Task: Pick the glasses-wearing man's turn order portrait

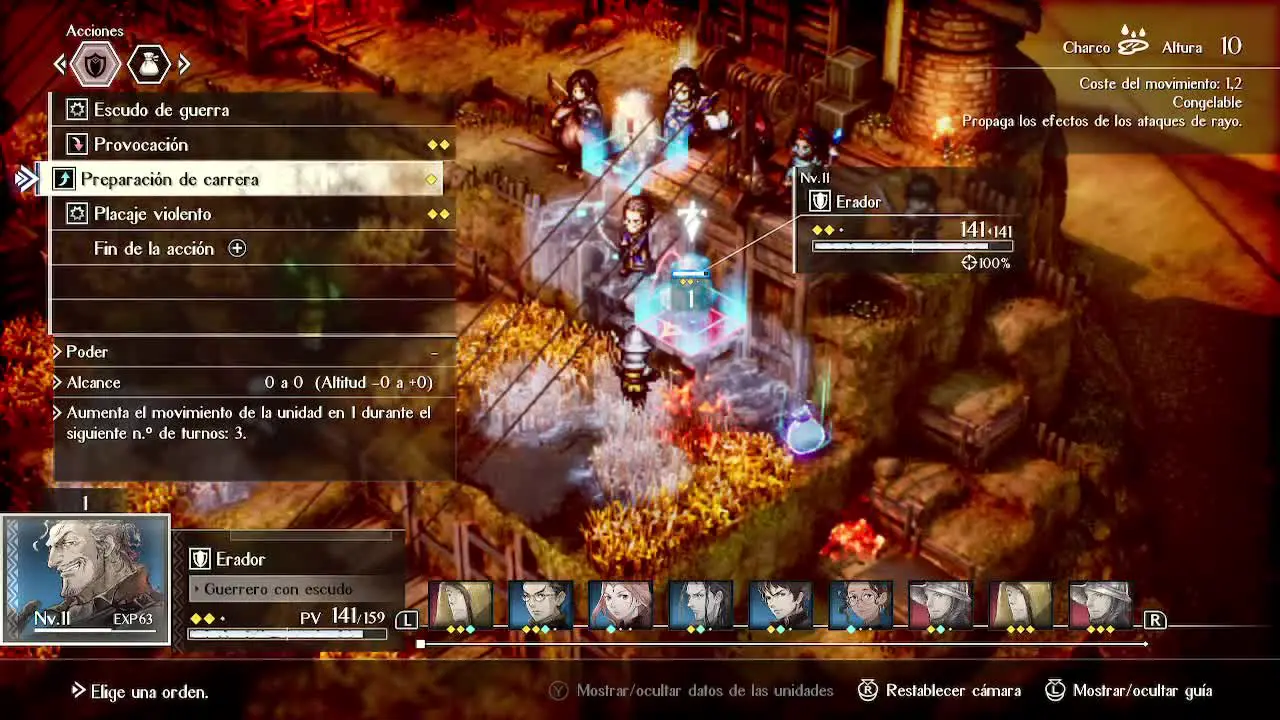Action: pos(540,606)
